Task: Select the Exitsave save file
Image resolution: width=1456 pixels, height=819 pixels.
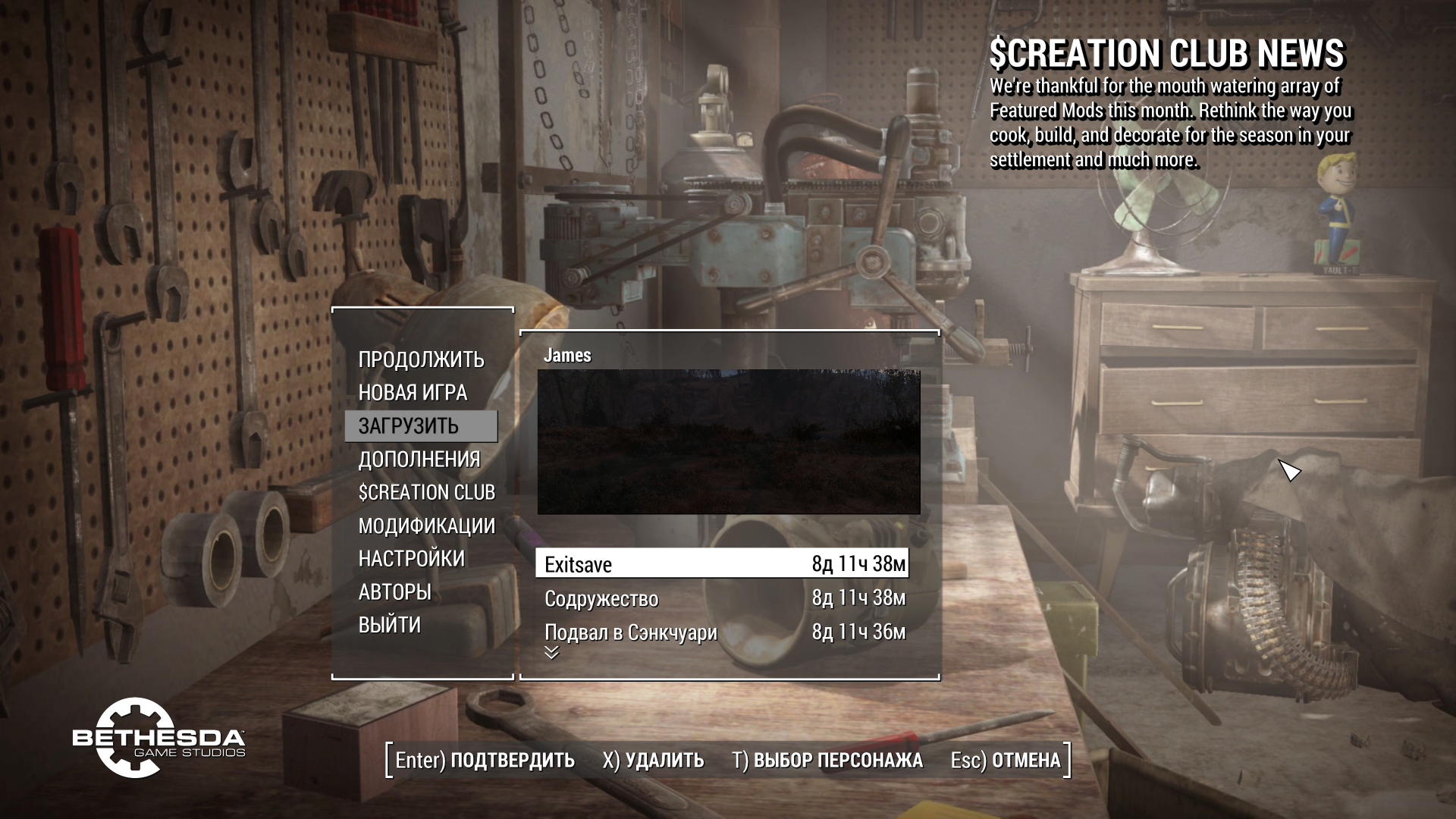Action: pyautogui.click(x=722, y=564)
